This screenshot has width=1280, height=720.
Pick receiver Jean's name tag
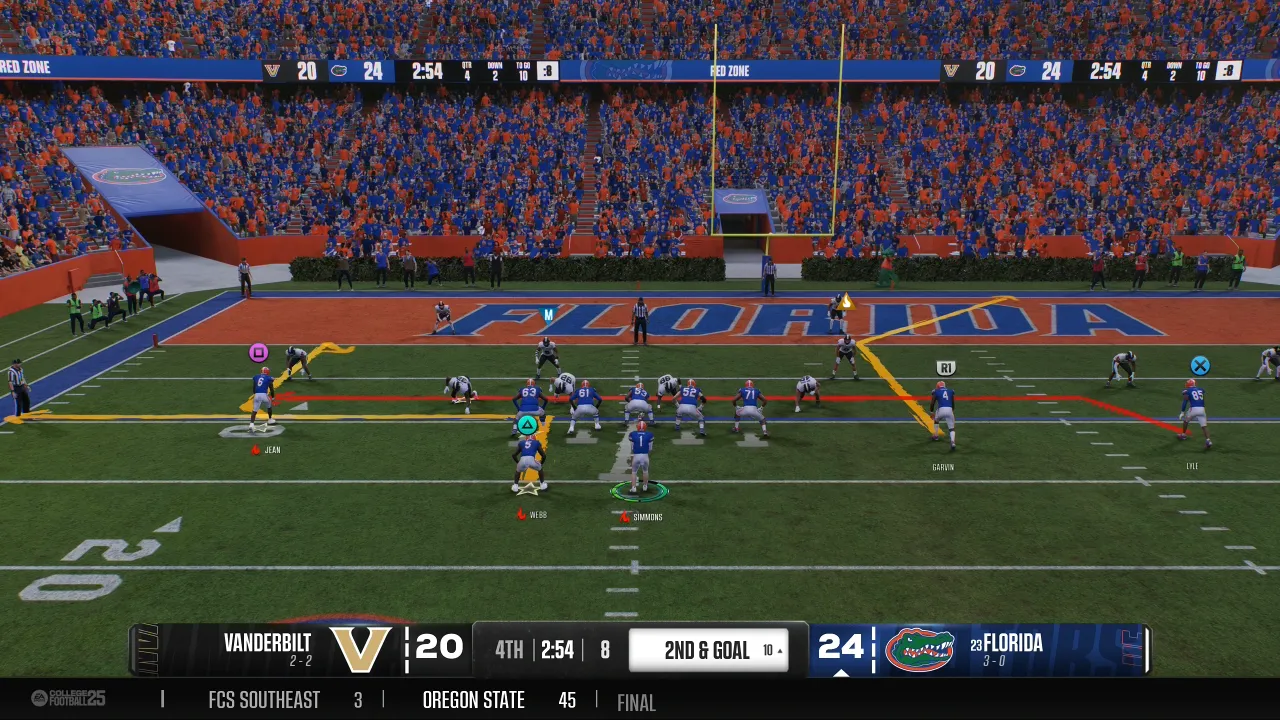point(271,450)
